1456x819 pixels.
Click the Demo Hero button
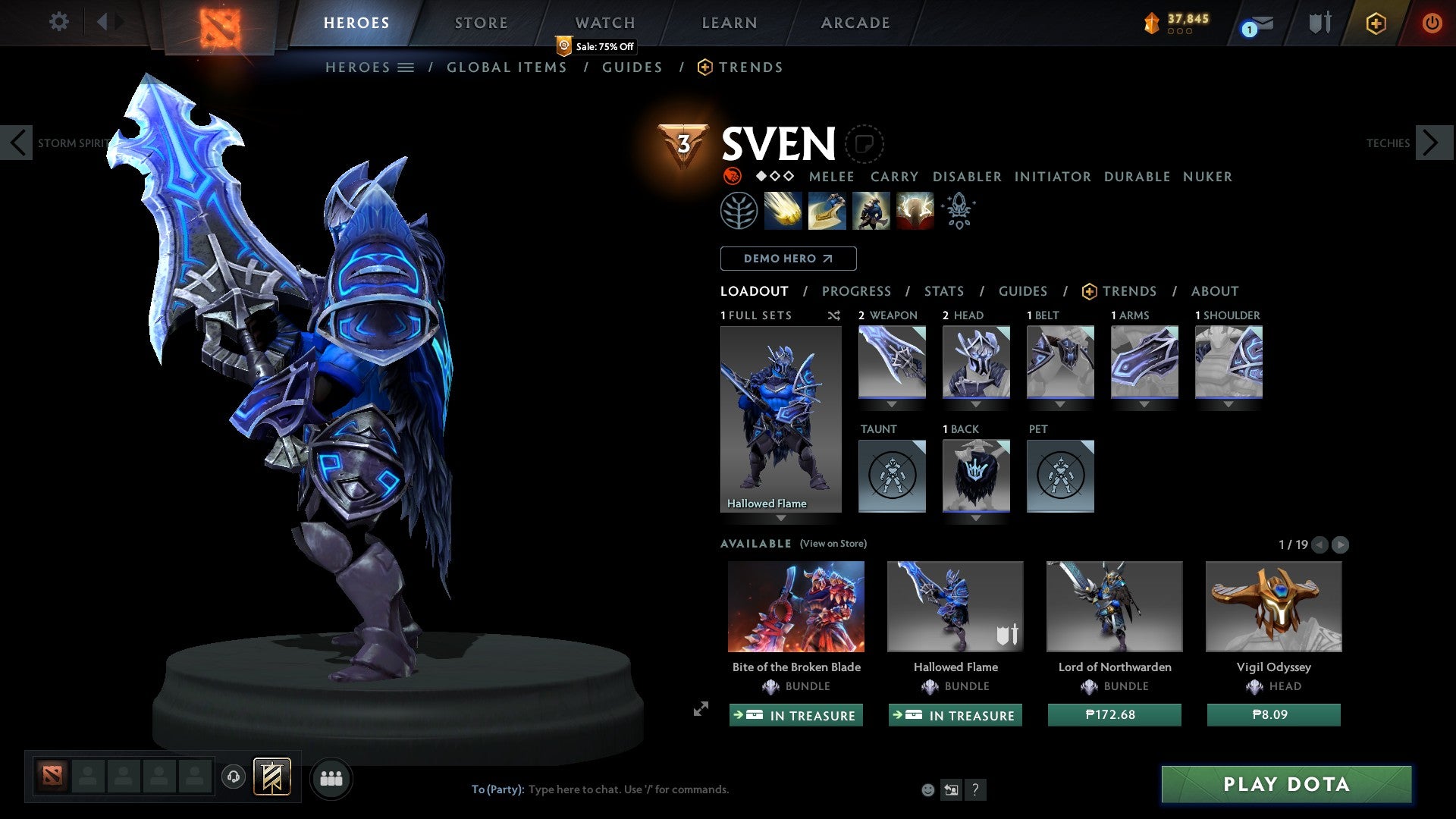[787, 258]
